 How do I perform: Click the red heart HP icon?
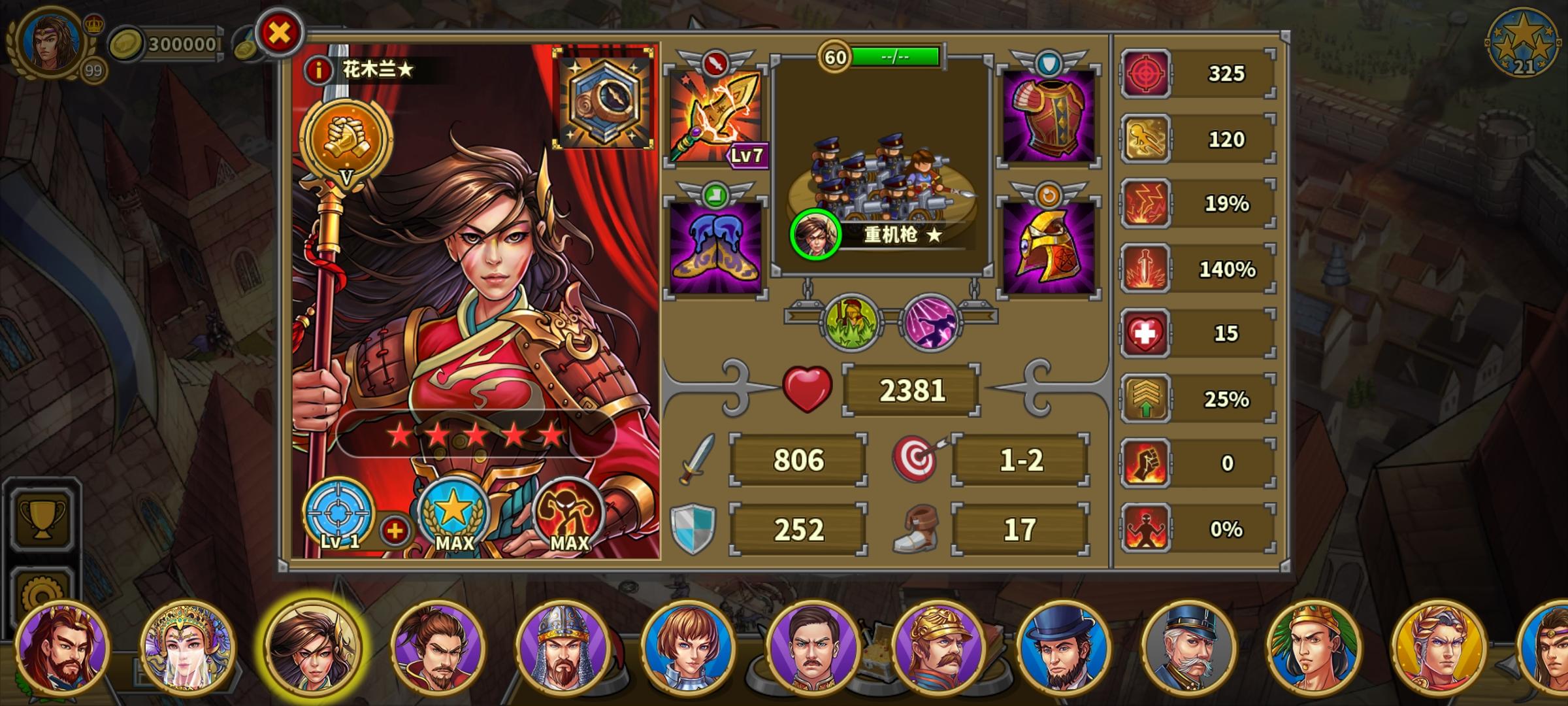click(807, 388)
